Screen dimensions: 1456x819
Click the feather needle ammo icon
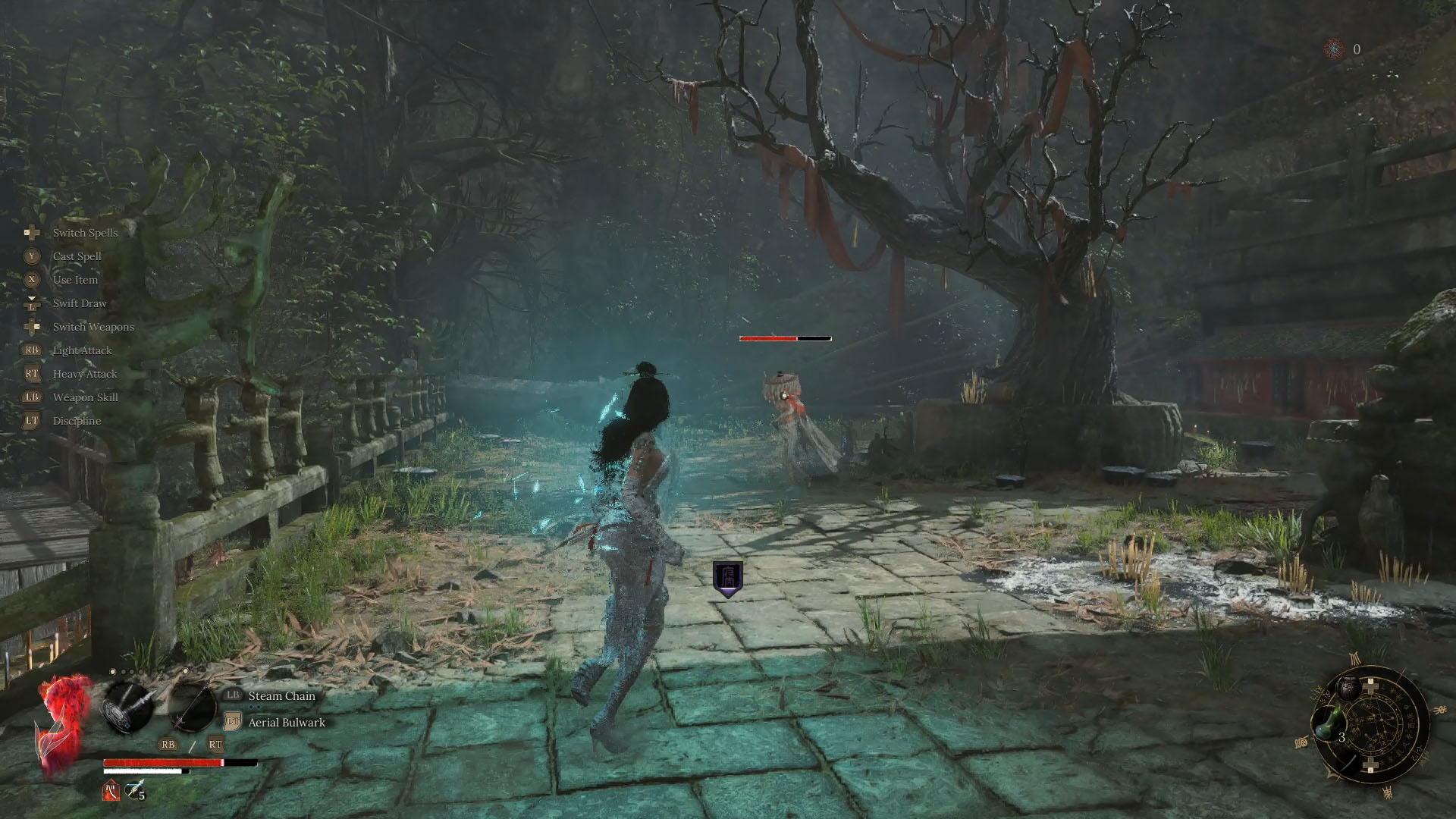(134, 791)
